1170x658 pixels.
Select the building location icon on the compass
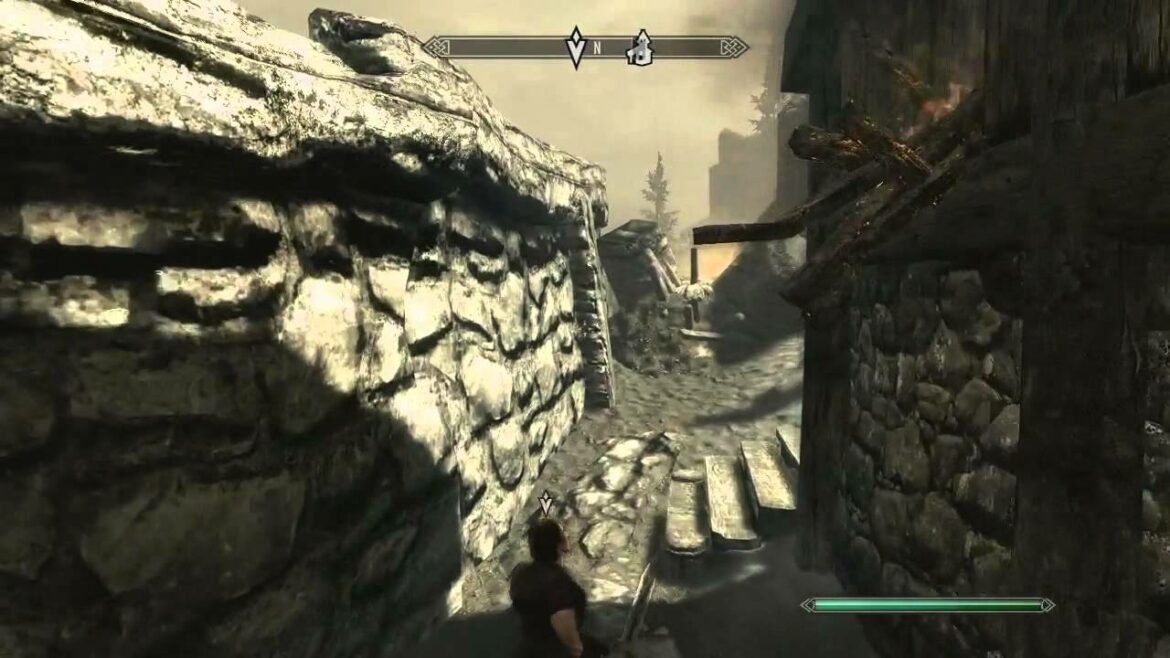click(x=637, y=47)
